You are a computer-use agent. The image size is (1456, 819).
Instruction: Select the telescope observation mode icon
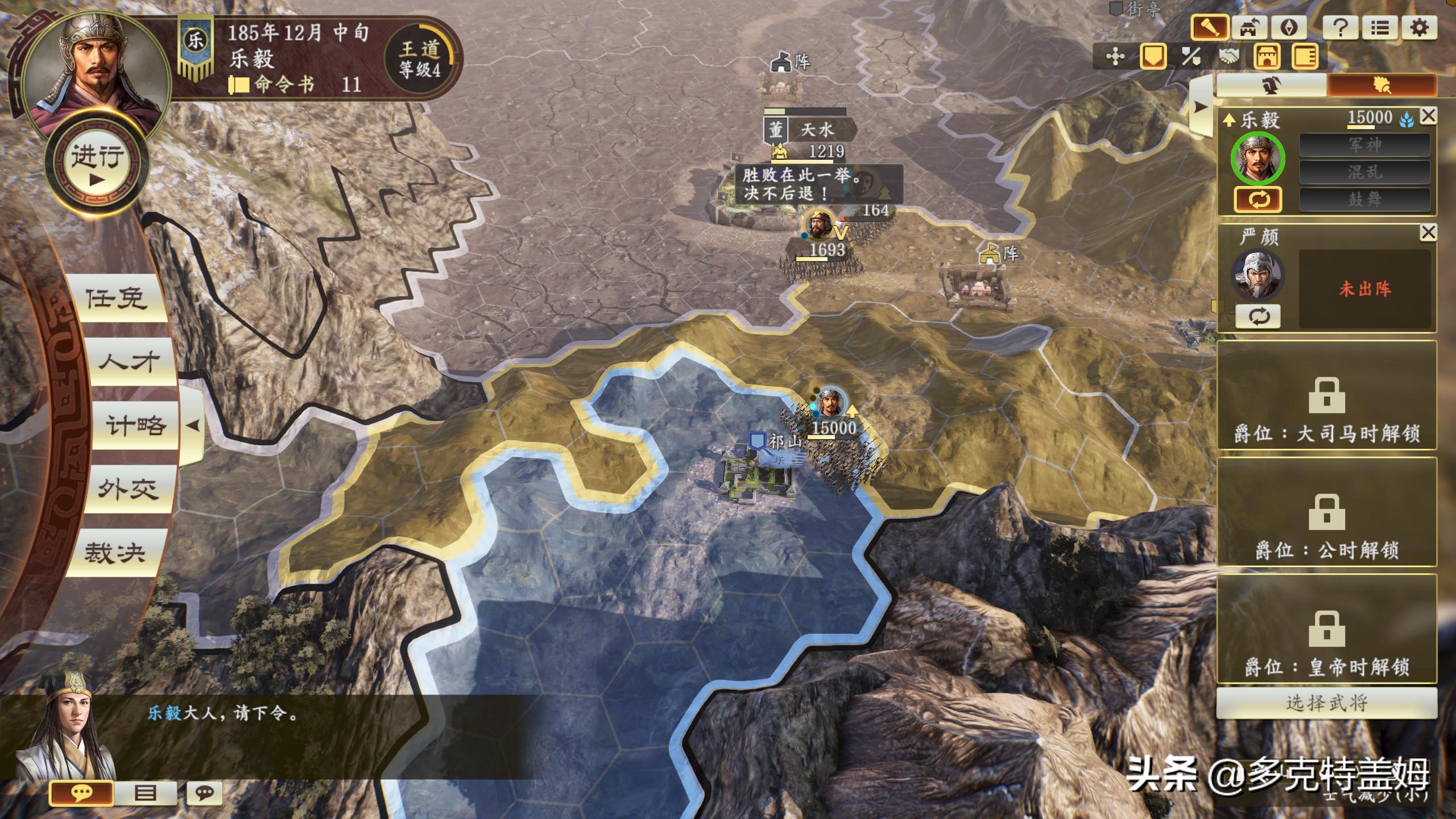pos(1210,27)
